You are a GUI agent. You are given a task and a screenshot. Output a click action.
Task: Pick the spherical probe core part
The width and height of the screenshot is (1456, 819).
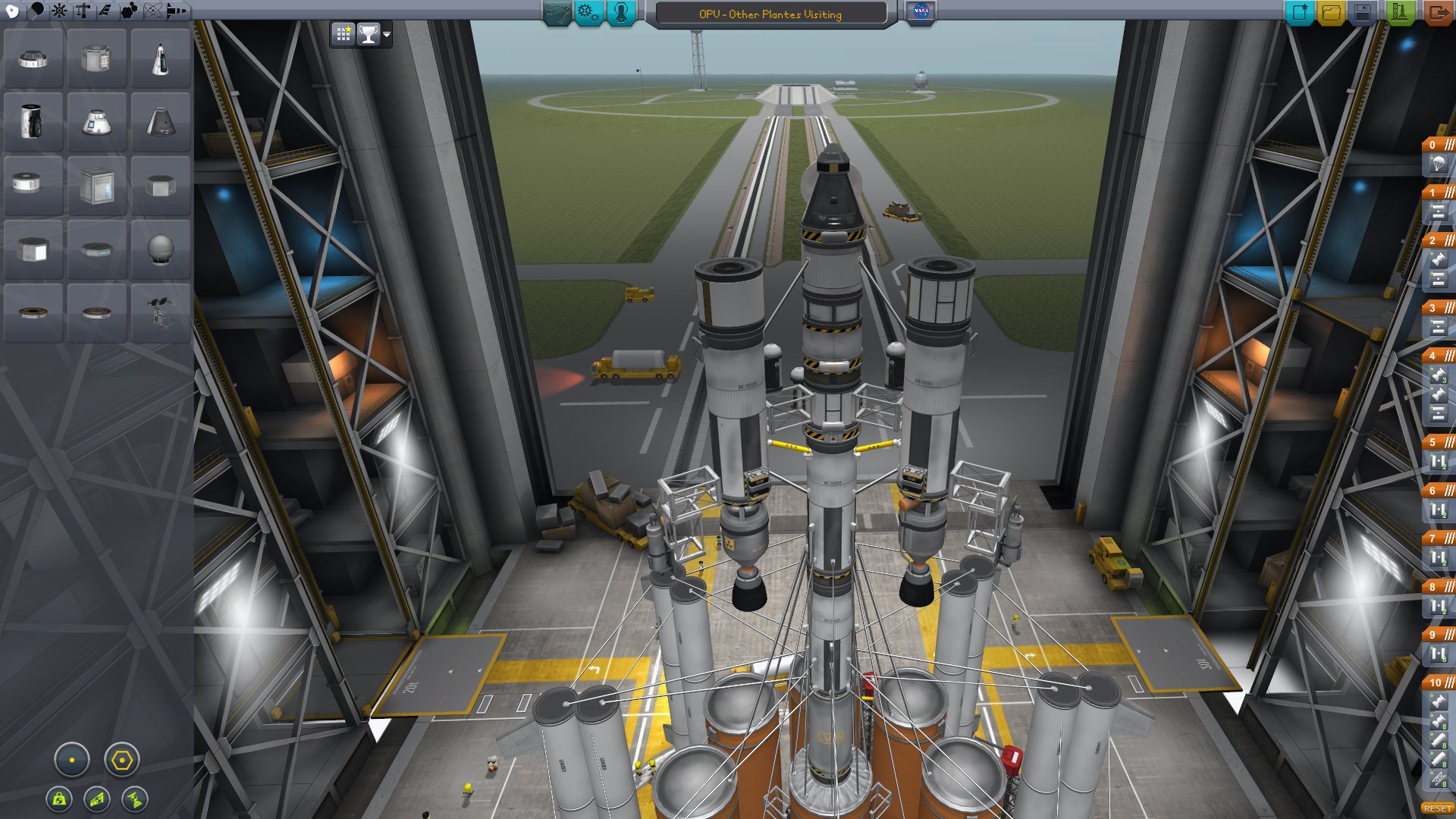pyautogui.click(x=160, y=249)
